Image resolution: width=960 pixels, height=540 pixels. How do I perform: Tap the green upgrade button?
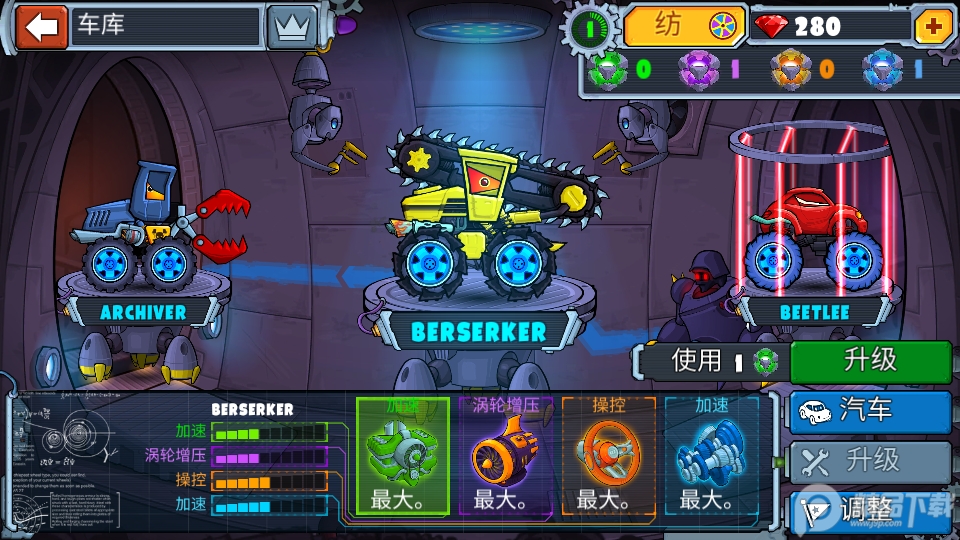870,361
